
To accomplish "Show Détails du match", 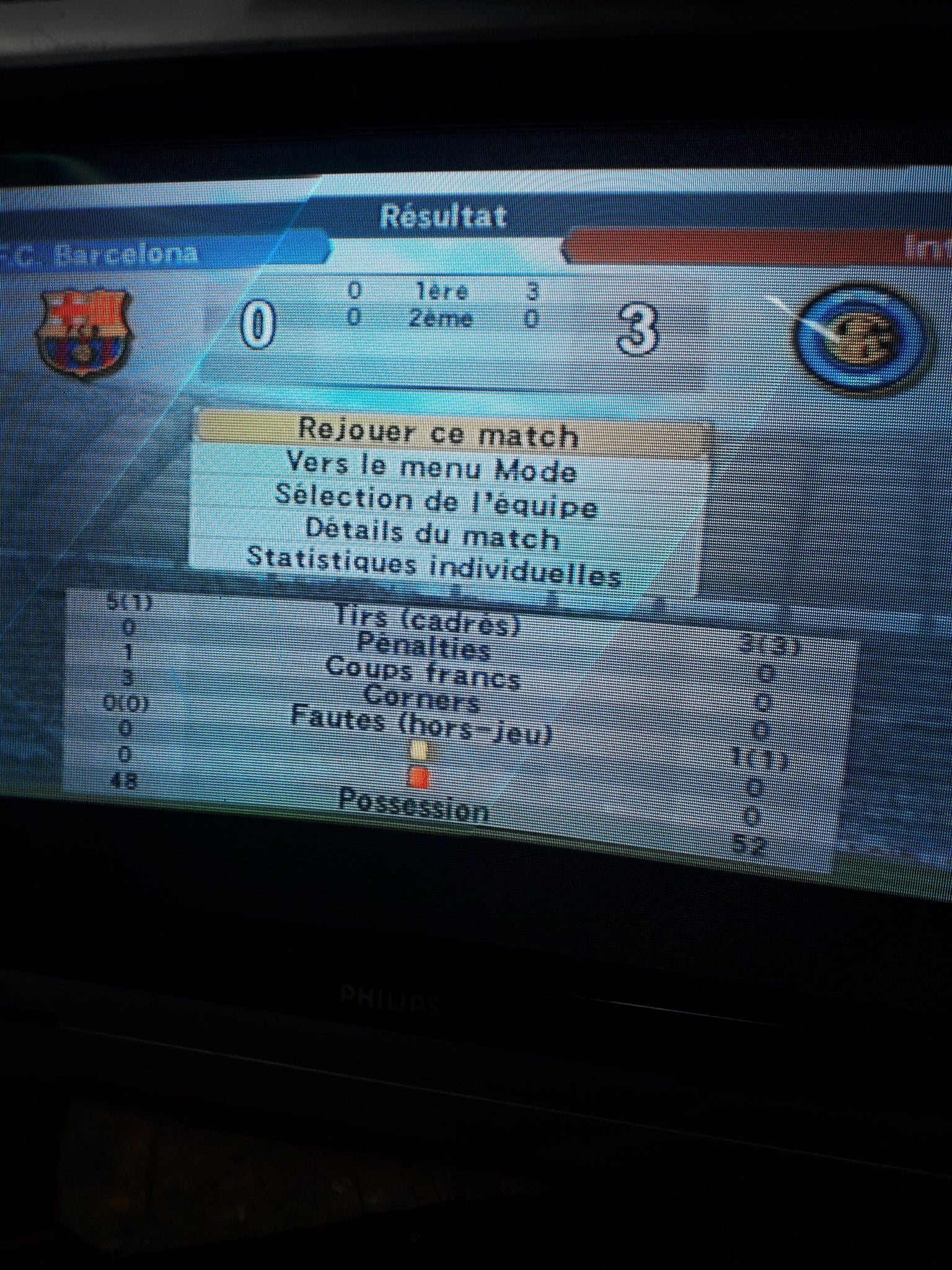I will 432,535.
